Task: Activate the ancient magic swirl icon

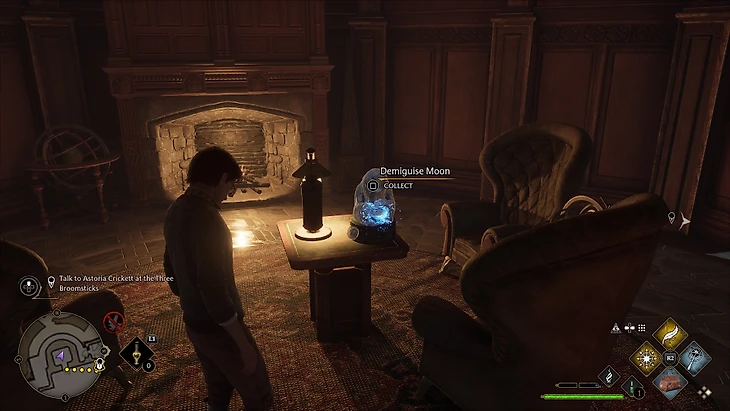Action: [x=609, y=374]
